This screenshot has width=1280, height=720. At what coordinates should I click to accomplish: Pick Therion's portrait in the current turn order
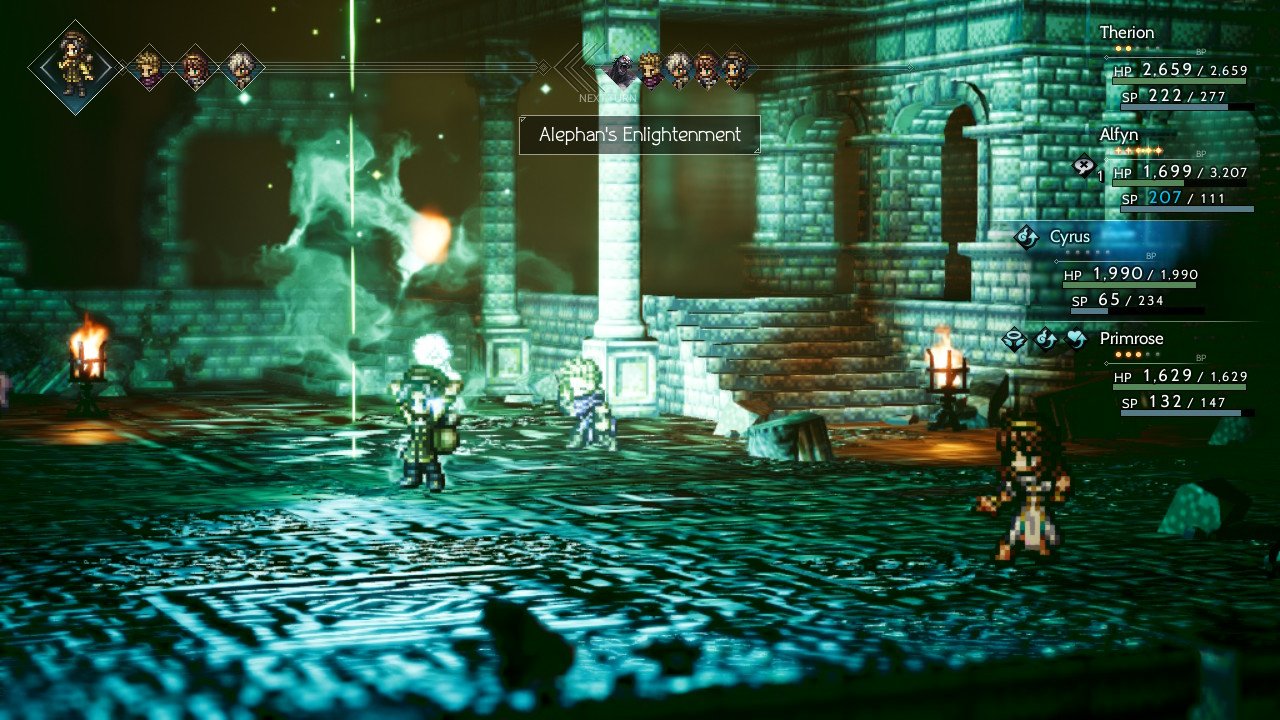pyautogui.click(x=241, y=68)
